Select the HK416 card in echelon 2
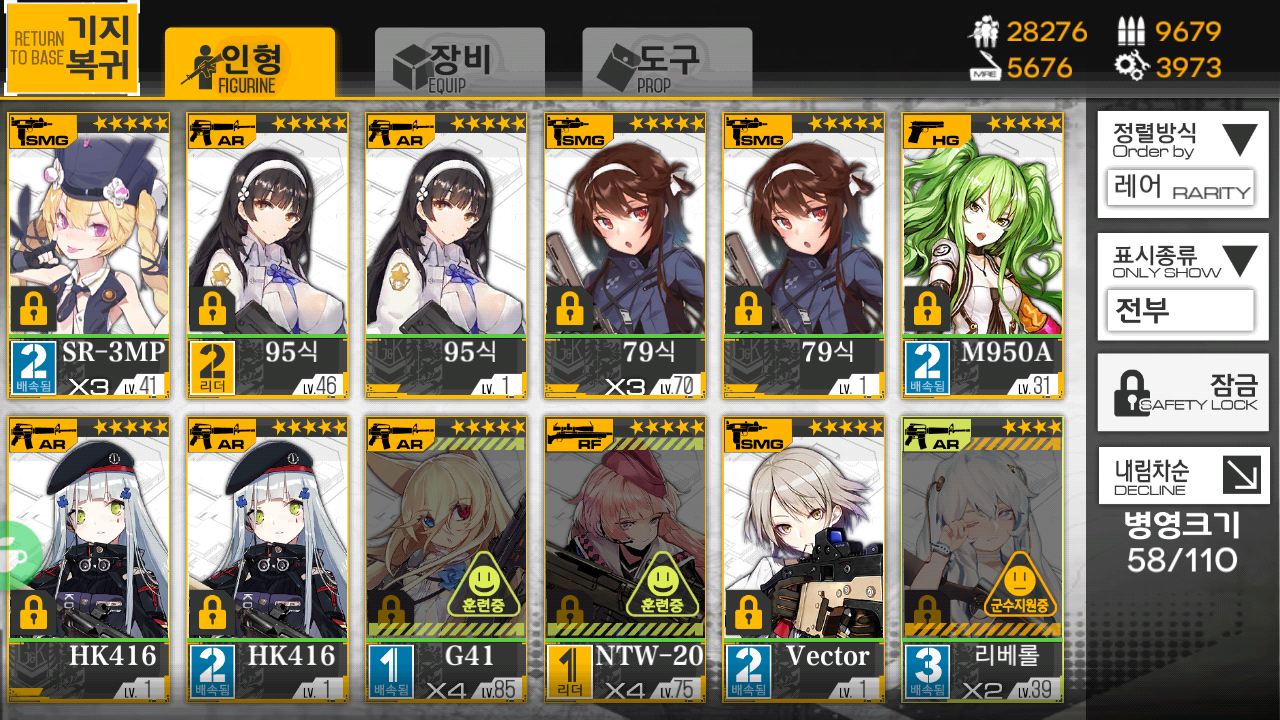This screenshot has height=720, width=1280. click(268, 560)
